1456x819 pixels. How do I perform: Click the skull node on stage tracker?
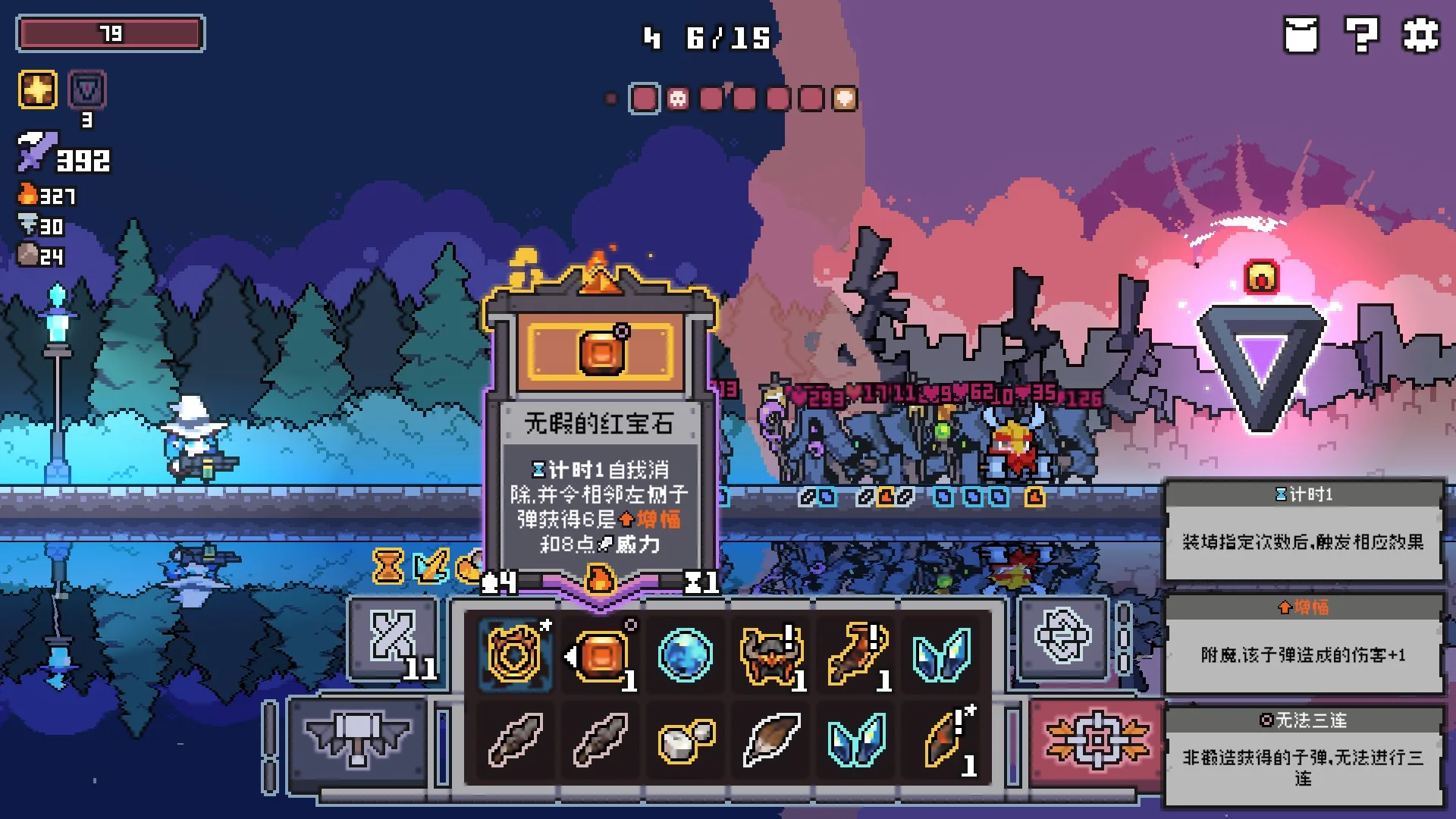tap(678, 99)
